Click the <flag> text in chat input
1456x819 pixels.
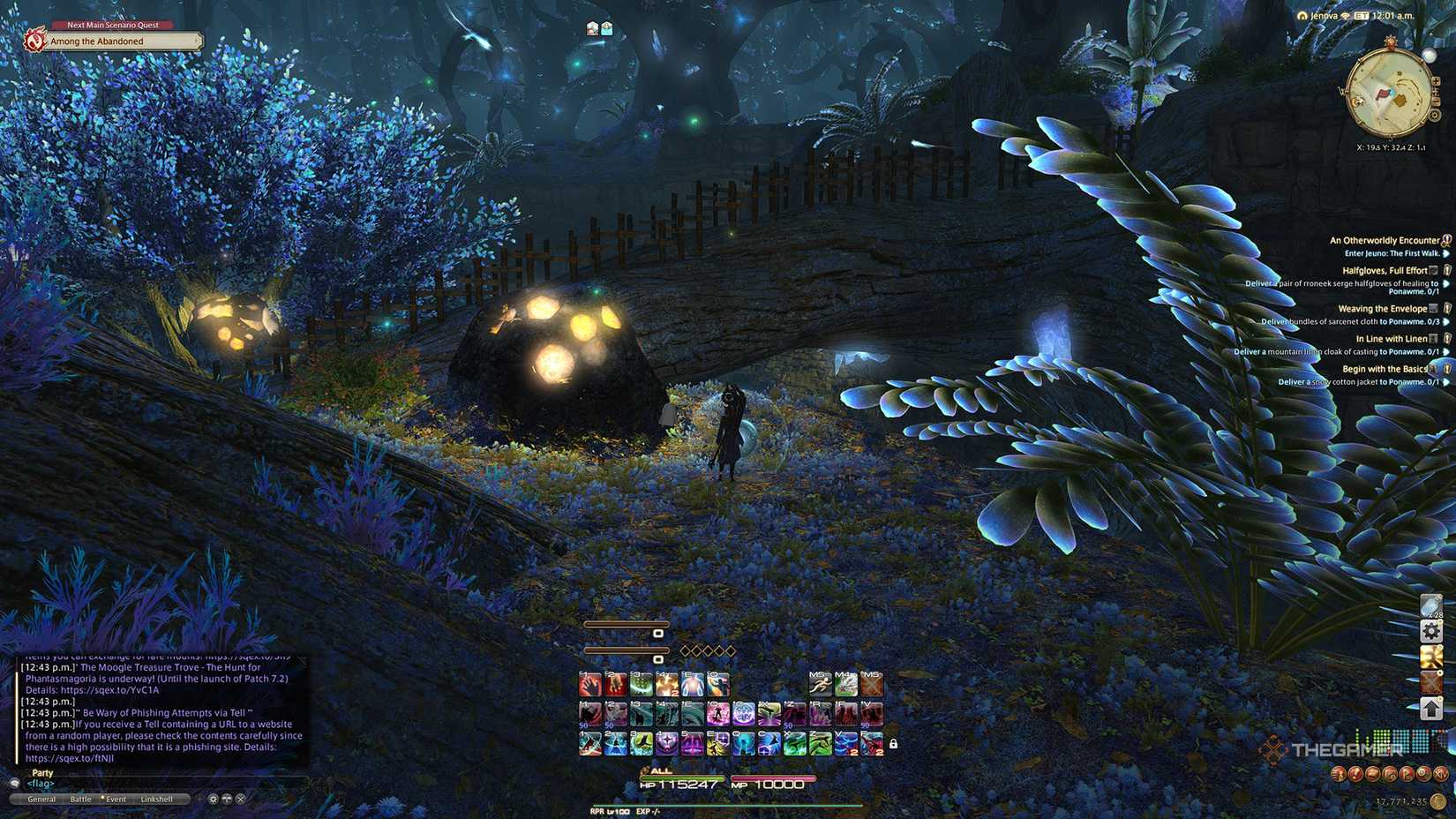coord(41,784)
